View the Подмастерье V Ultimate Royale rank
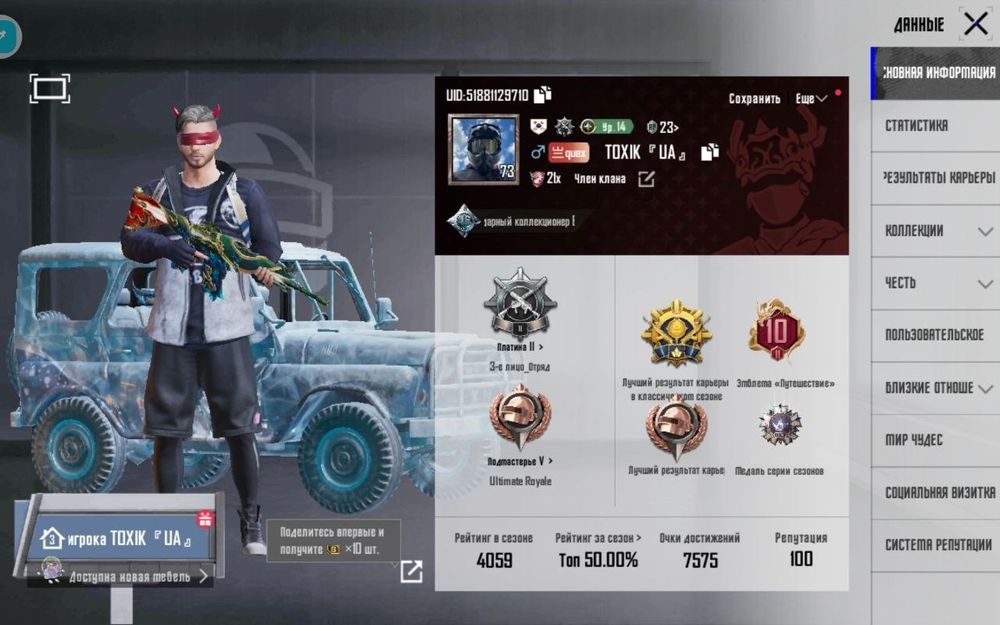This screenshot has width=1000, height=625. pyautogui.click(x=520, y=418)
